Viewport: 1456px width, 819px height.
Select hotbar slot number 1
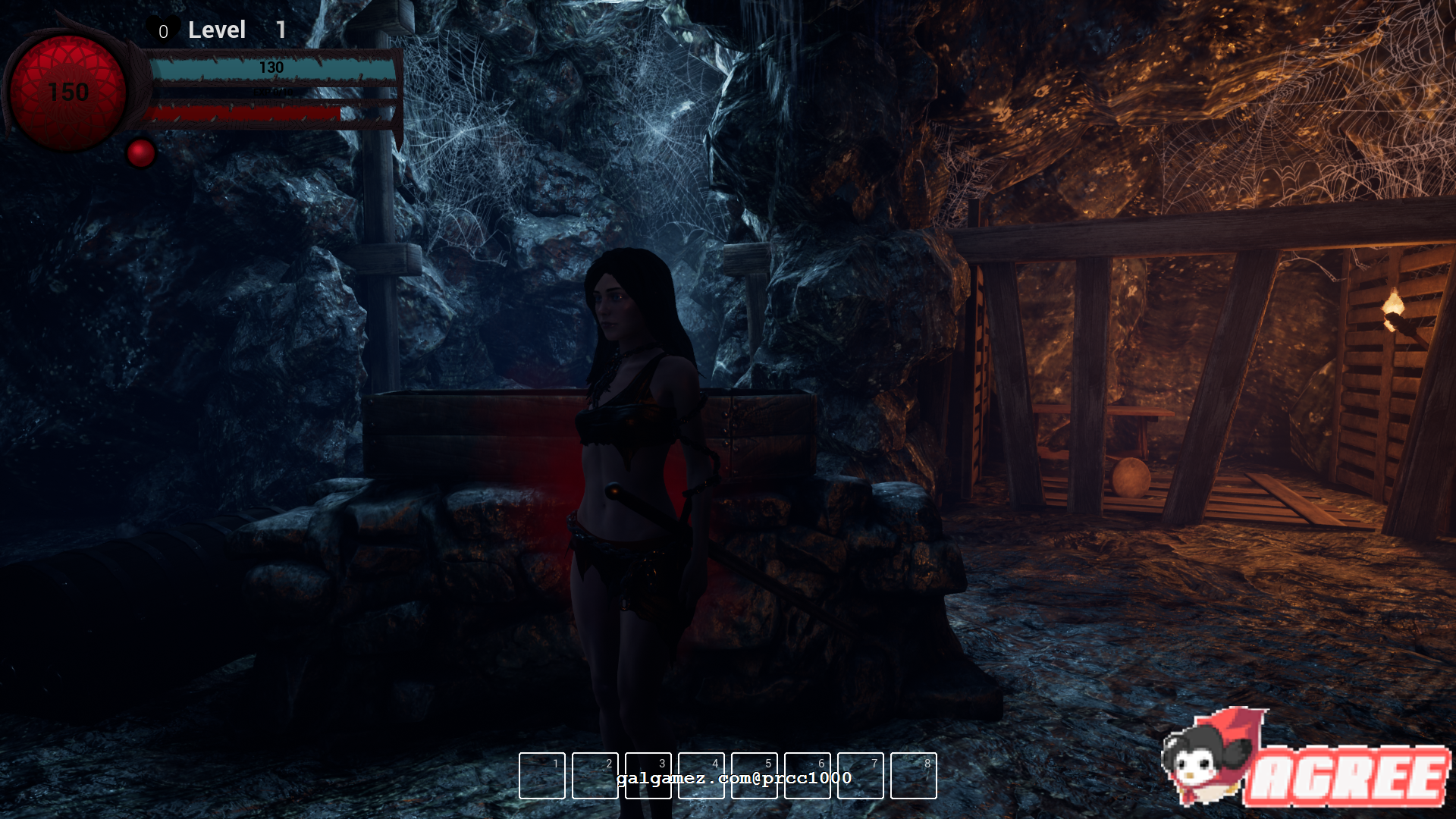(x=542, y=776)
